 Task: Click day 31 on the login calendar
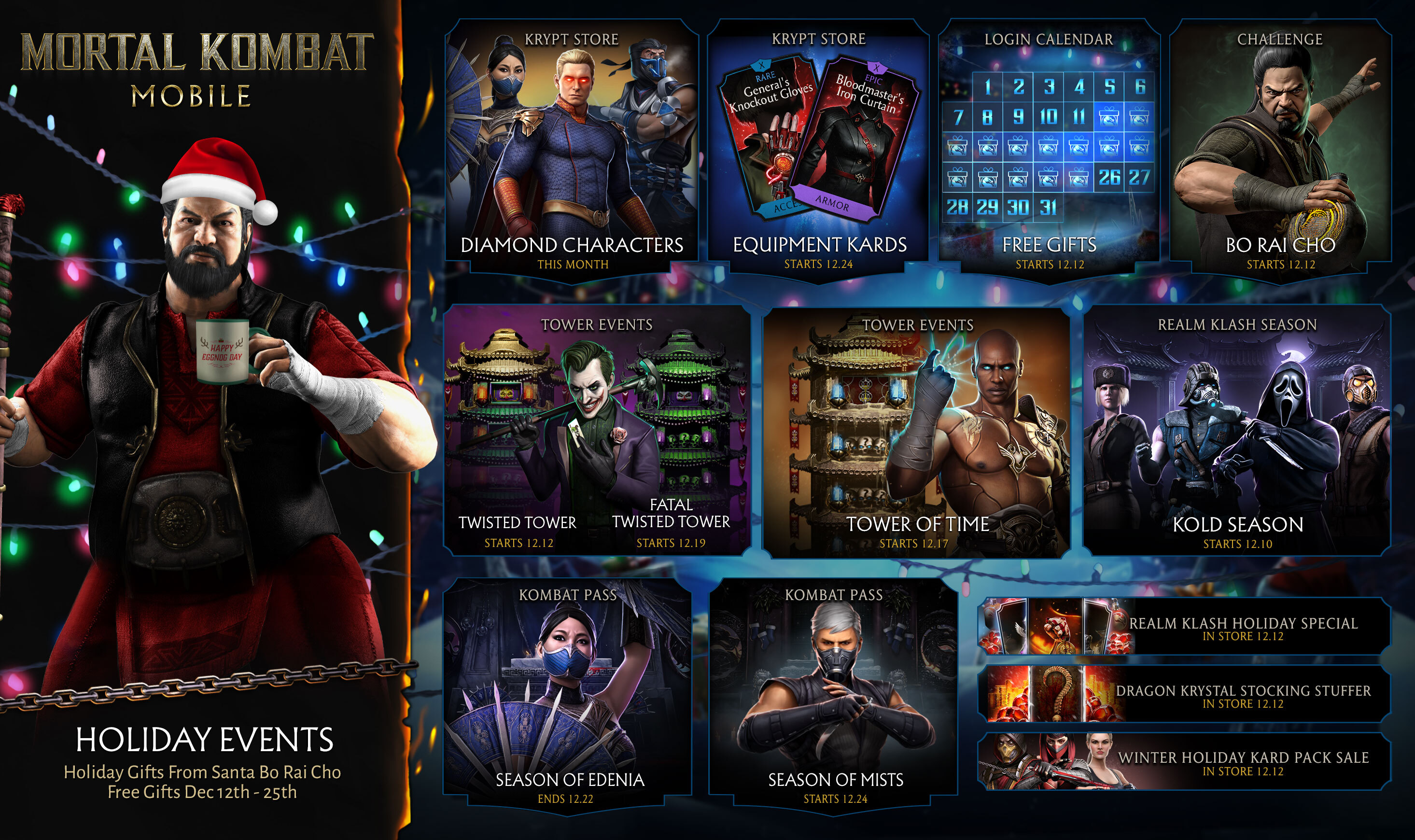[x=1048, y=207]
